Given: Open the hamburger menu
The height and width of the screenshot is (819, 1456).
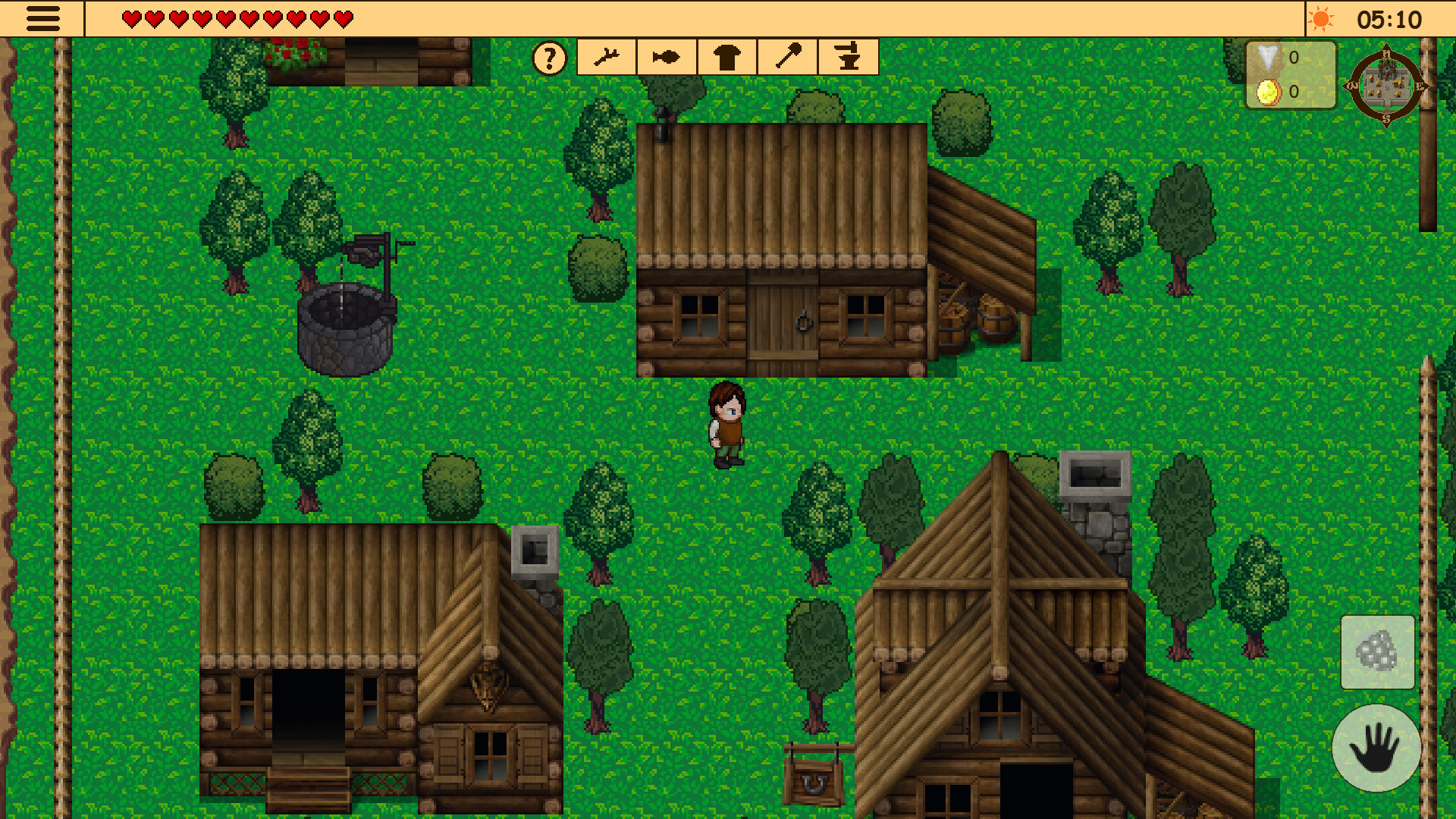Looking at the screenshot, I should pos(42,19).
